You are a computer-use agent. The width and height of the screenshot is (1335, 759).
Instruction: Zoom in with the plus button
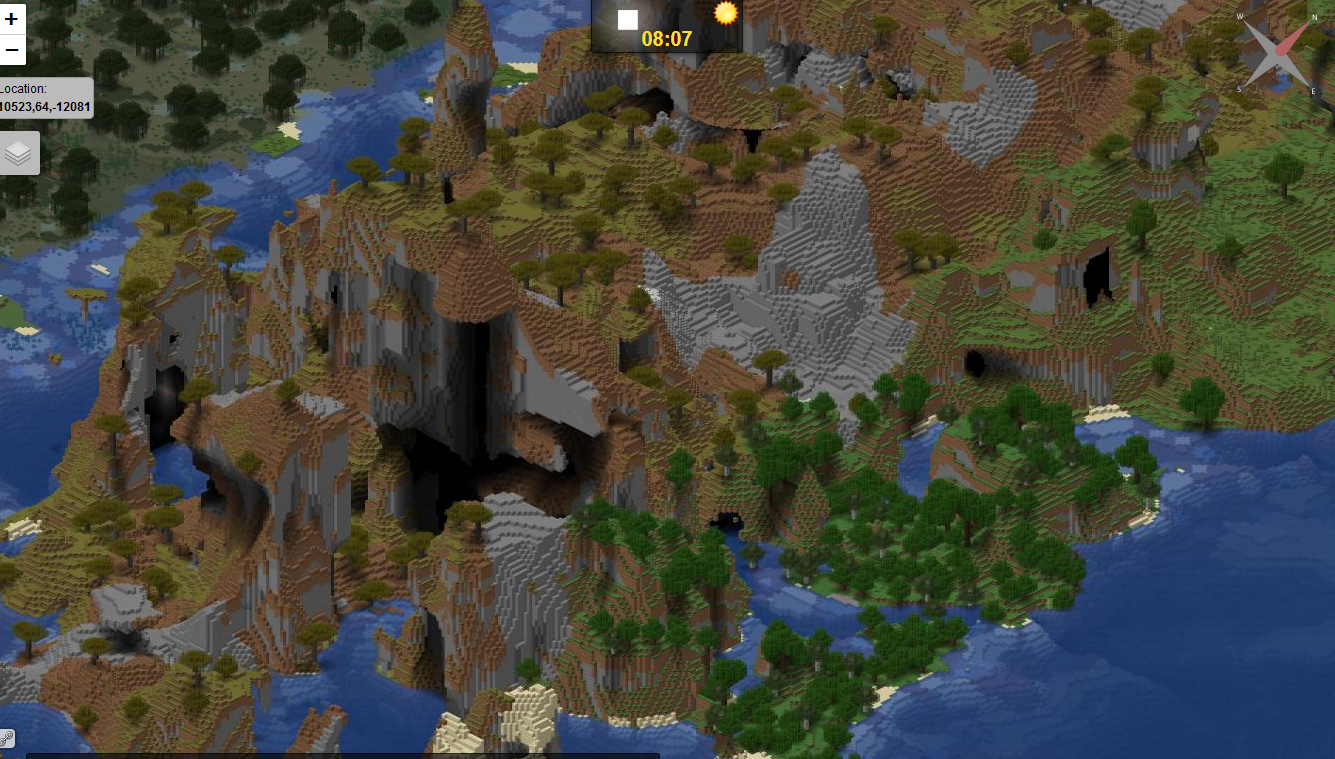11,19
